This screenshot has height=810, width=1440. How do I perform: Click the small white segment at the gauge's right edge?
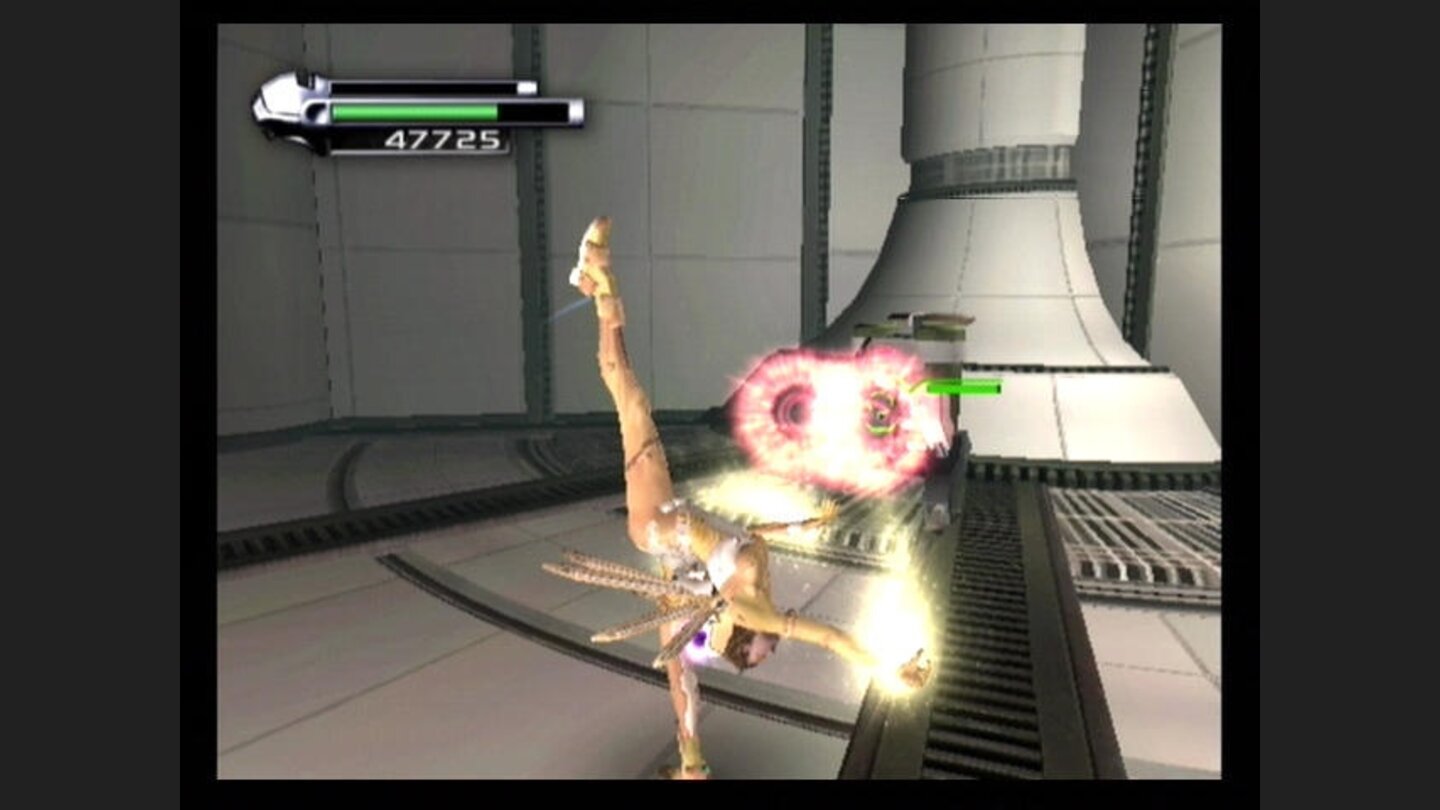tap(527, 86)
